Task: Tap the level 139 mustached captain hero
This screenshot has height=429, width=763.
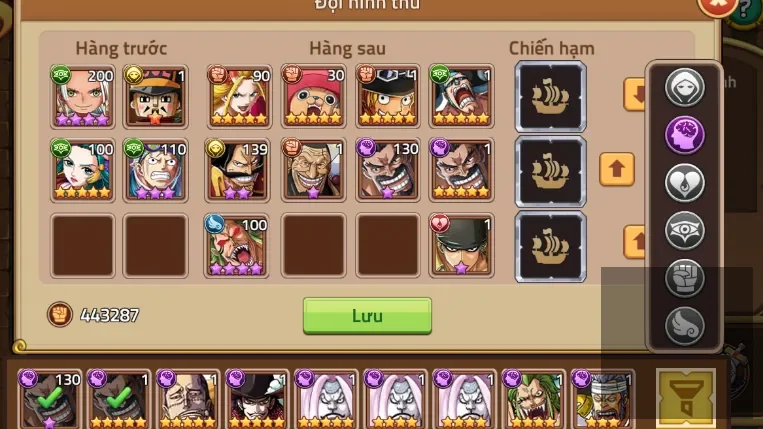Action: [x=239, y=170]
